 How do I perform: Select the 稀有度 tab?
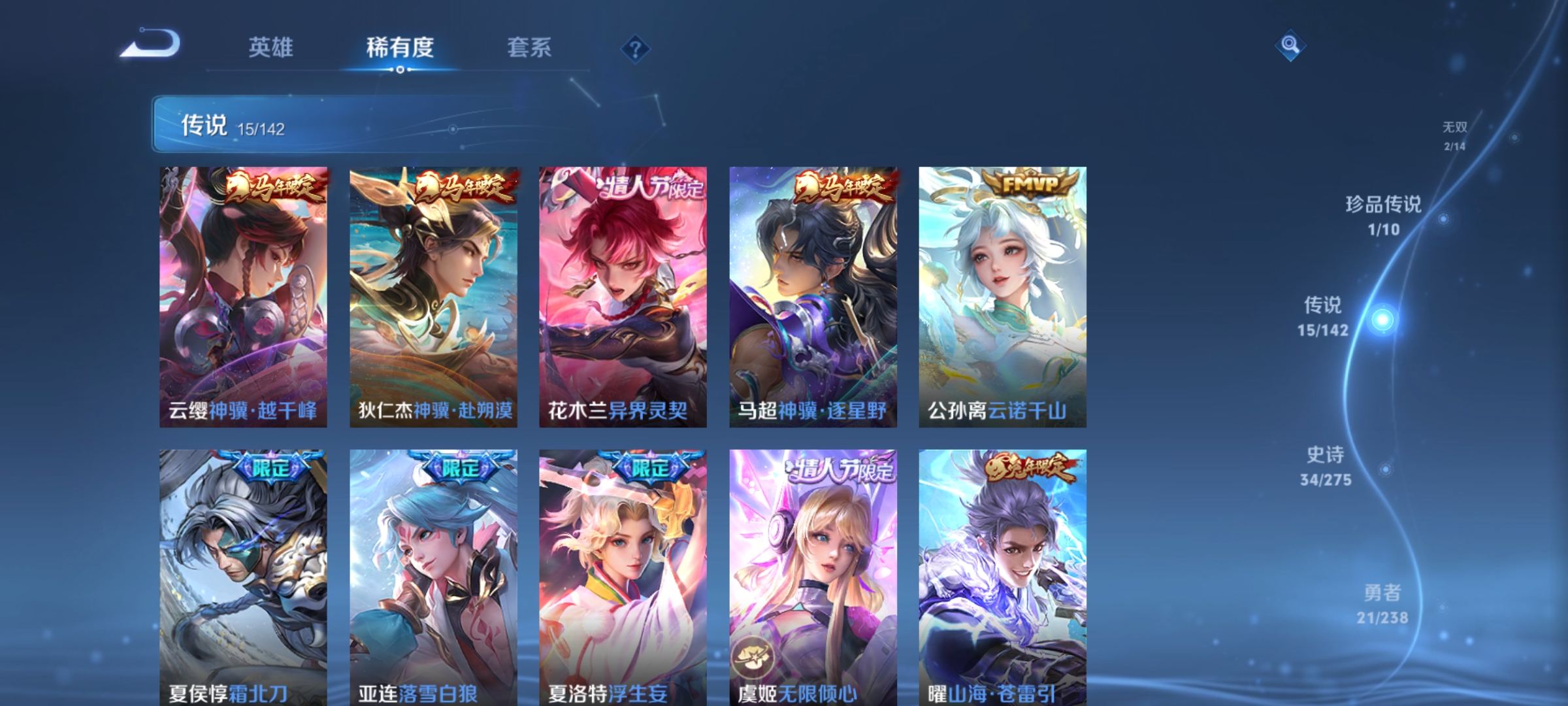click(x=401, y=46)
